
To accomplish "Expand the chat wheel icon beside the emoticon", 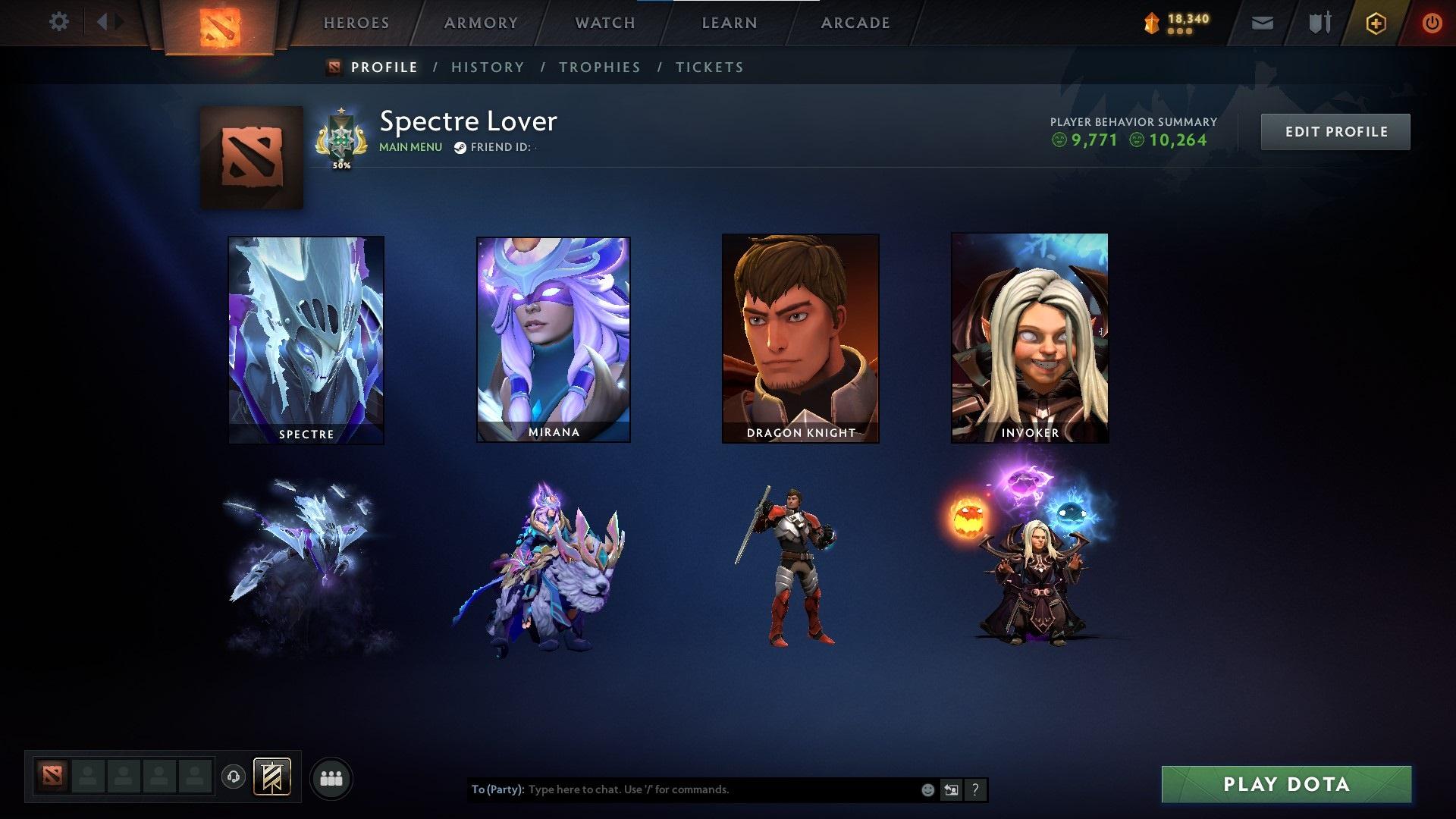I will click(950, 789).
